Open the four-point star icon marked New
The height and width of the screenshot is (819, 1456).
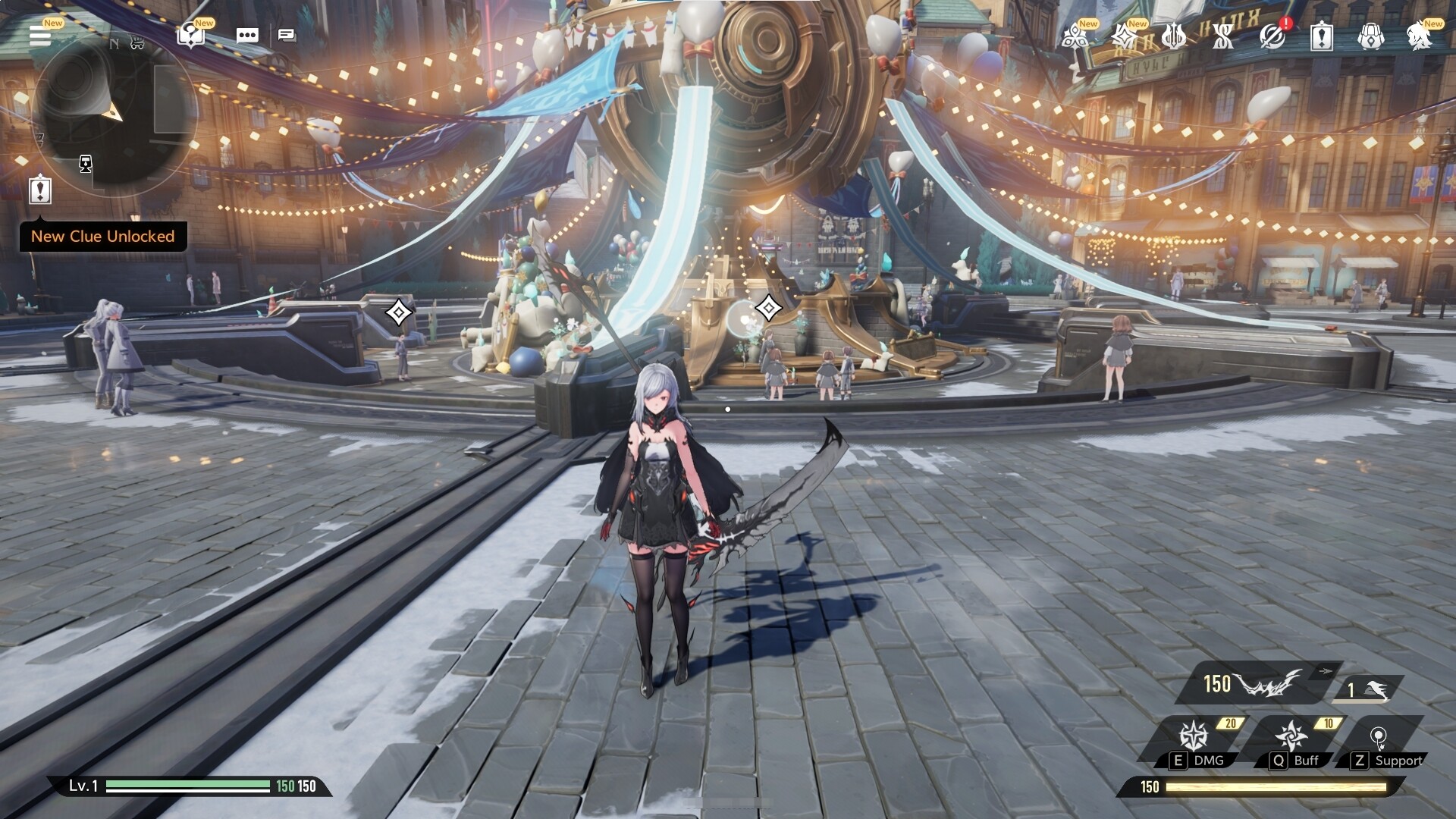coord(1123,36)
